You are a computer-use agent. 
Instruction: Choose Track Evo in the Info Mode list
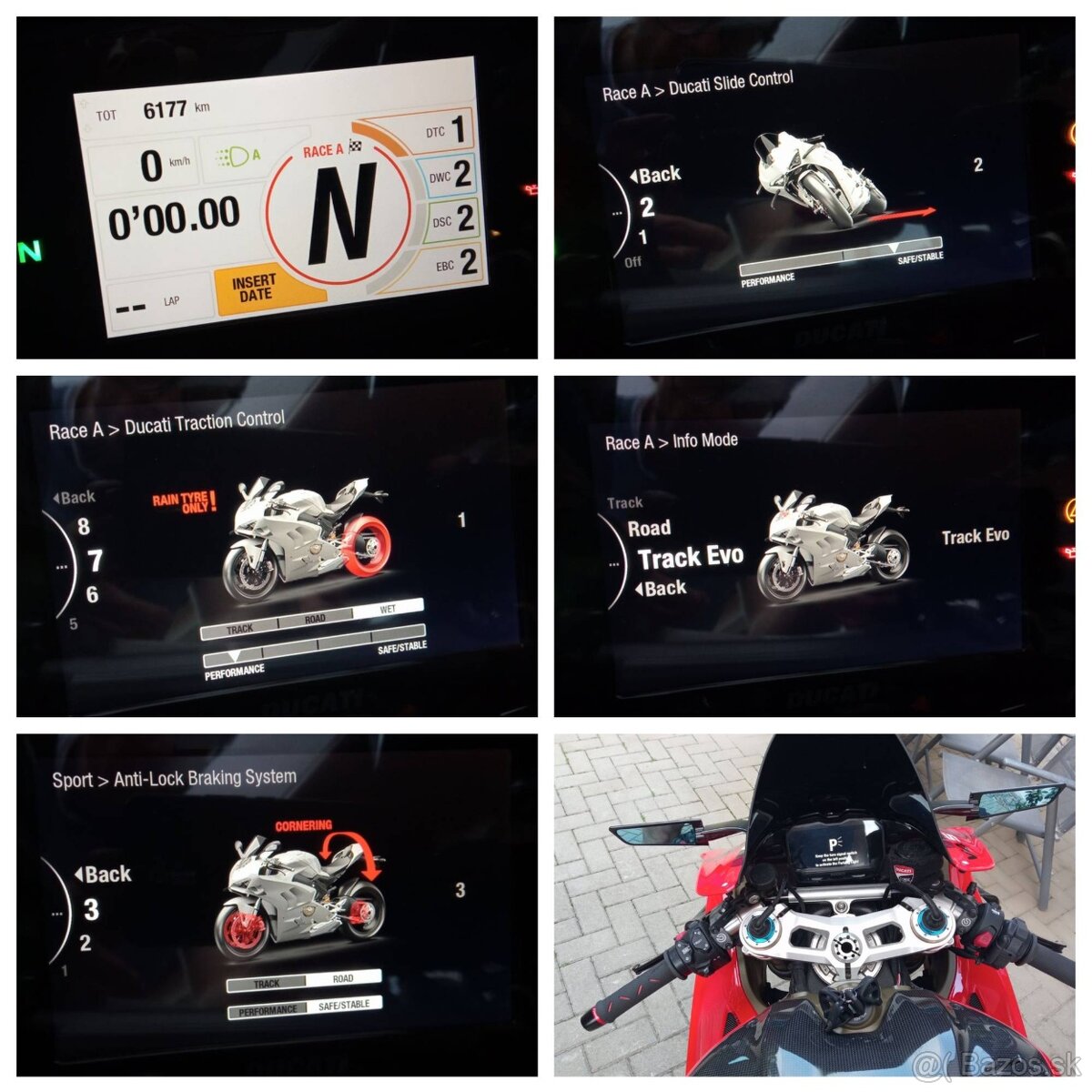click(690, 558)
